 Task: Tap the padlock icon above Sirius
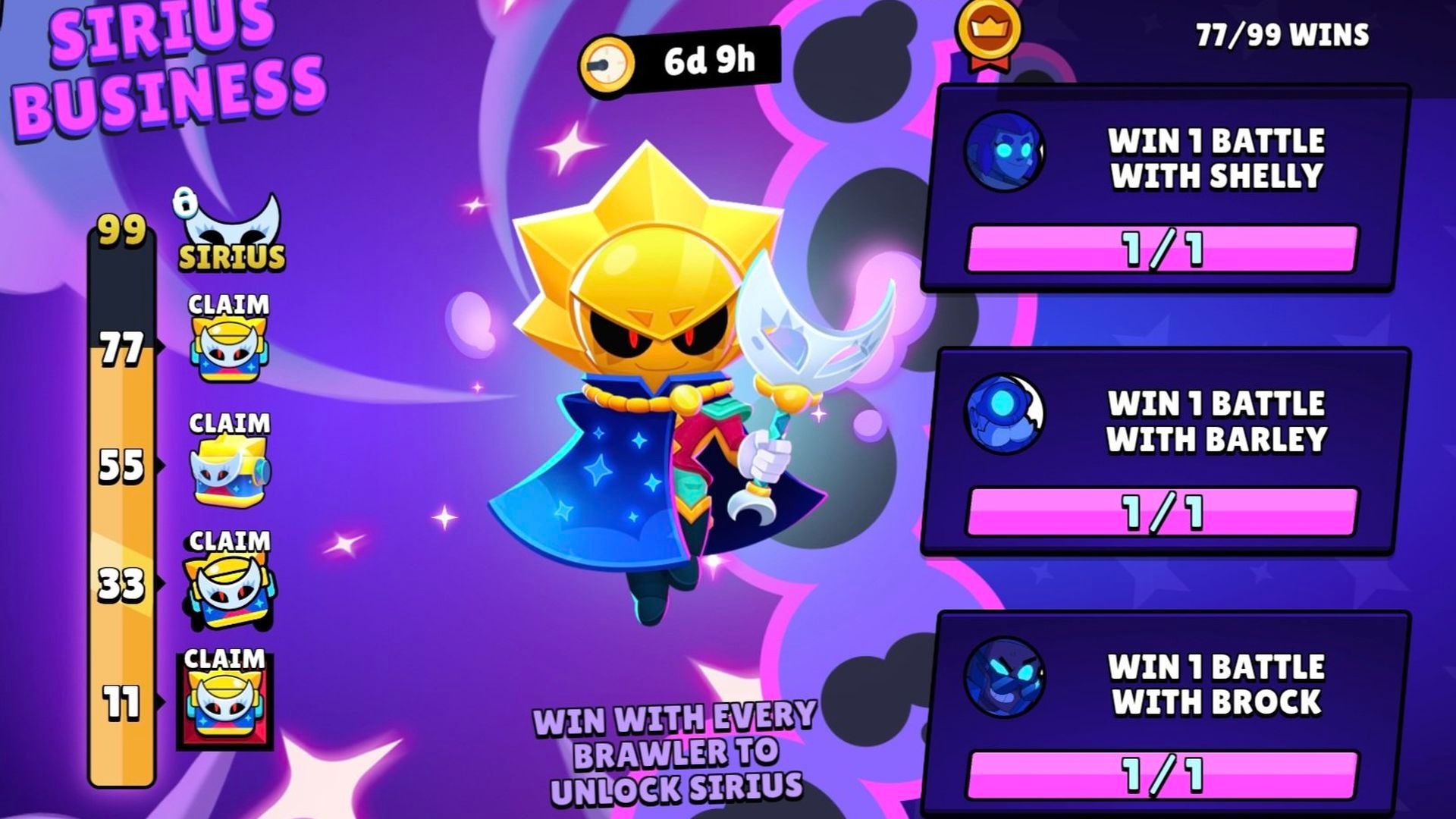(184, 203)
